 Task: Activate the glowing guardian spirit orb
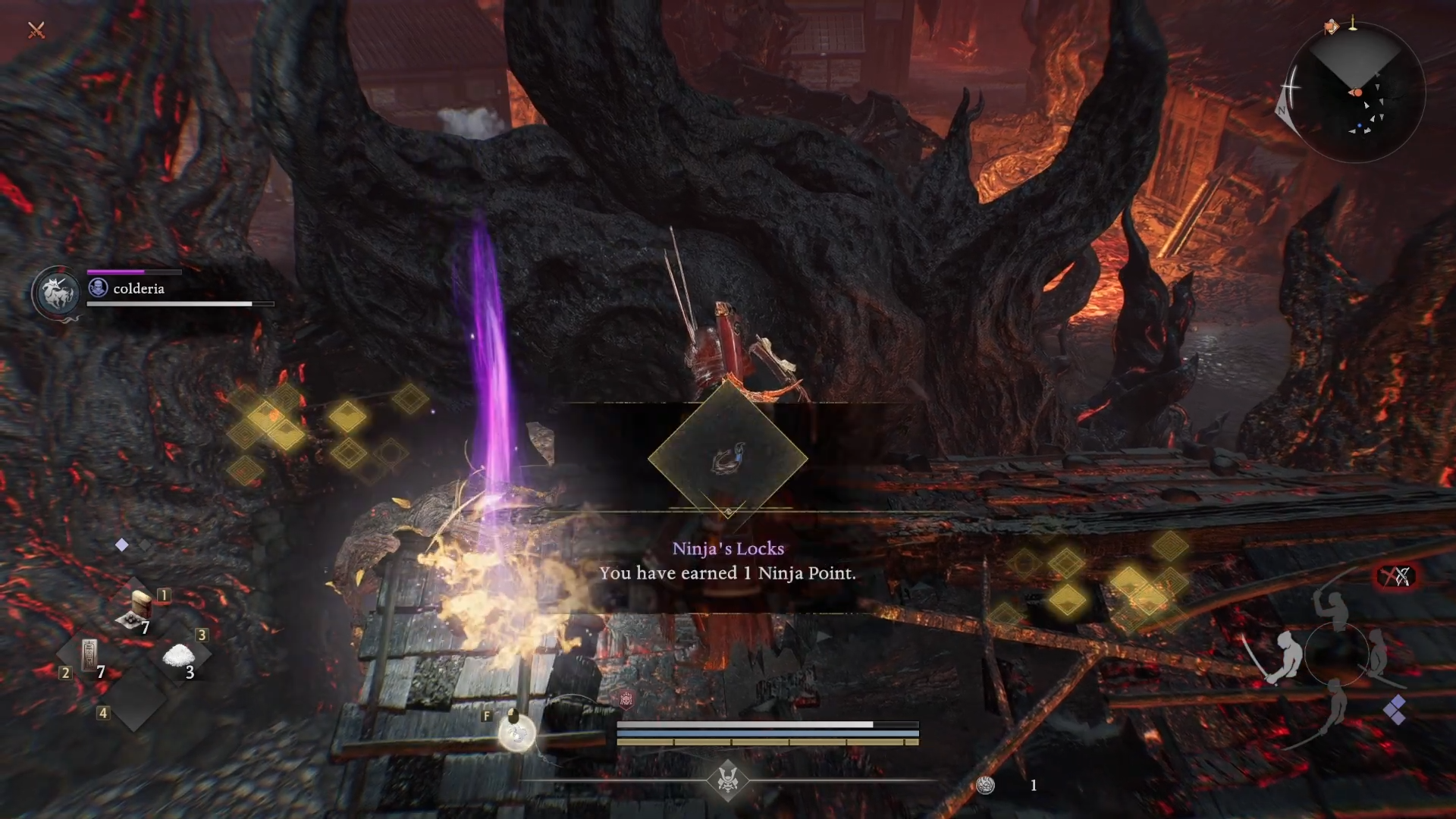517,733
